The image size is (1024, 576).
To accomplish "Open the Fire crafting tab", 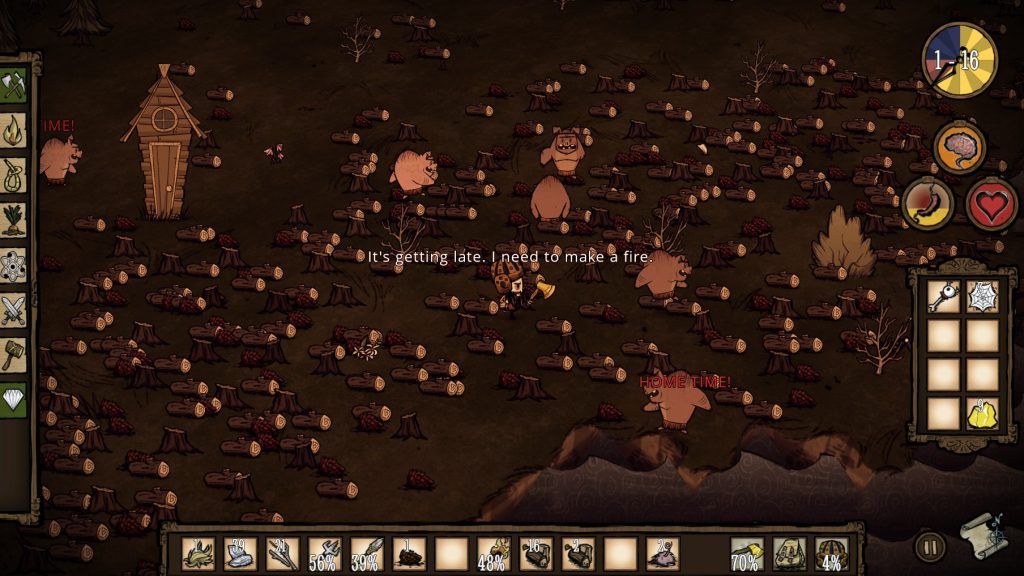I will coord(14,129).
